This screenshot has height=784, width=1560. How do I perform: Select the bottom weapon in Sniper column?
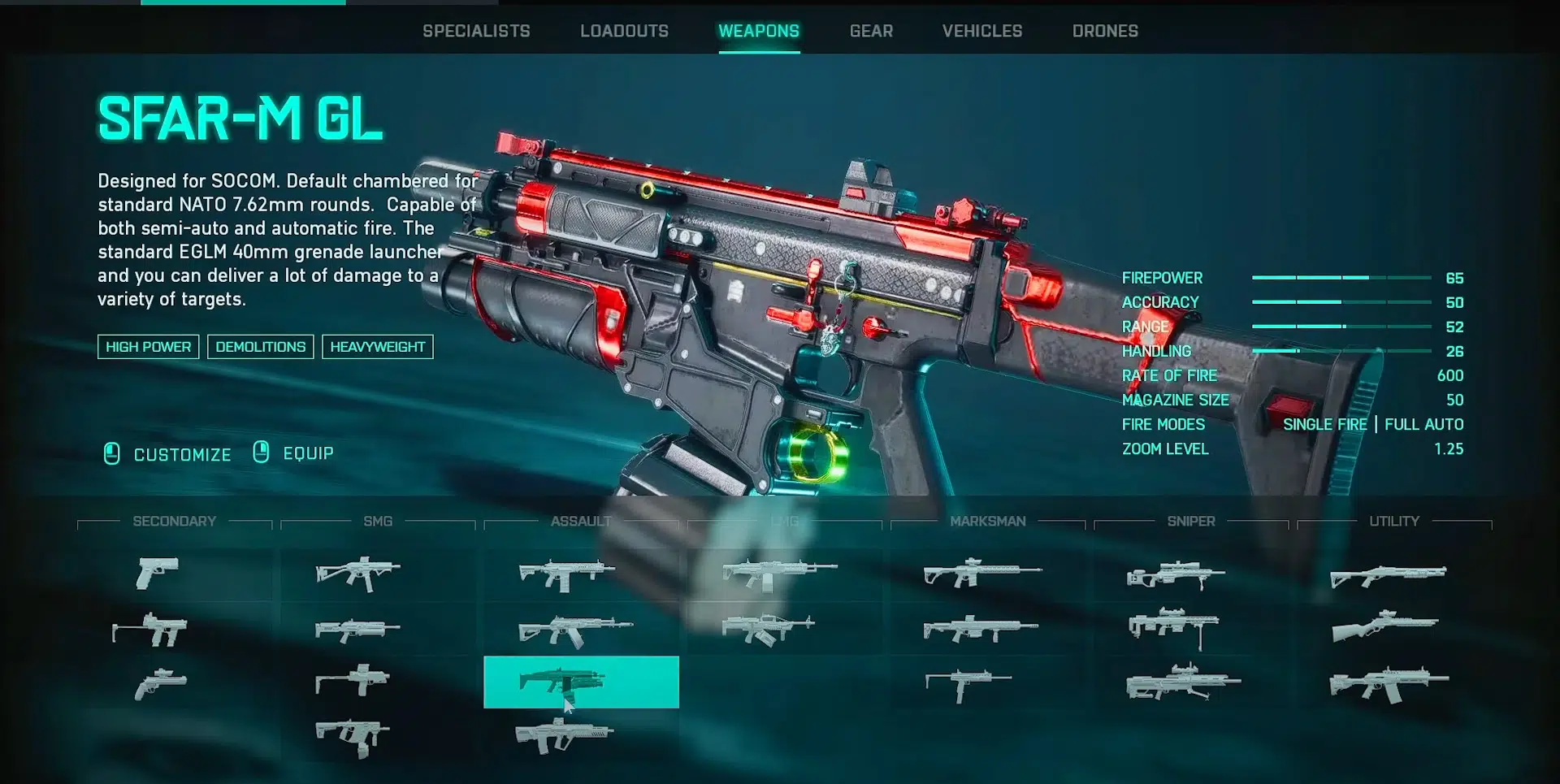tap(1183, 683)
